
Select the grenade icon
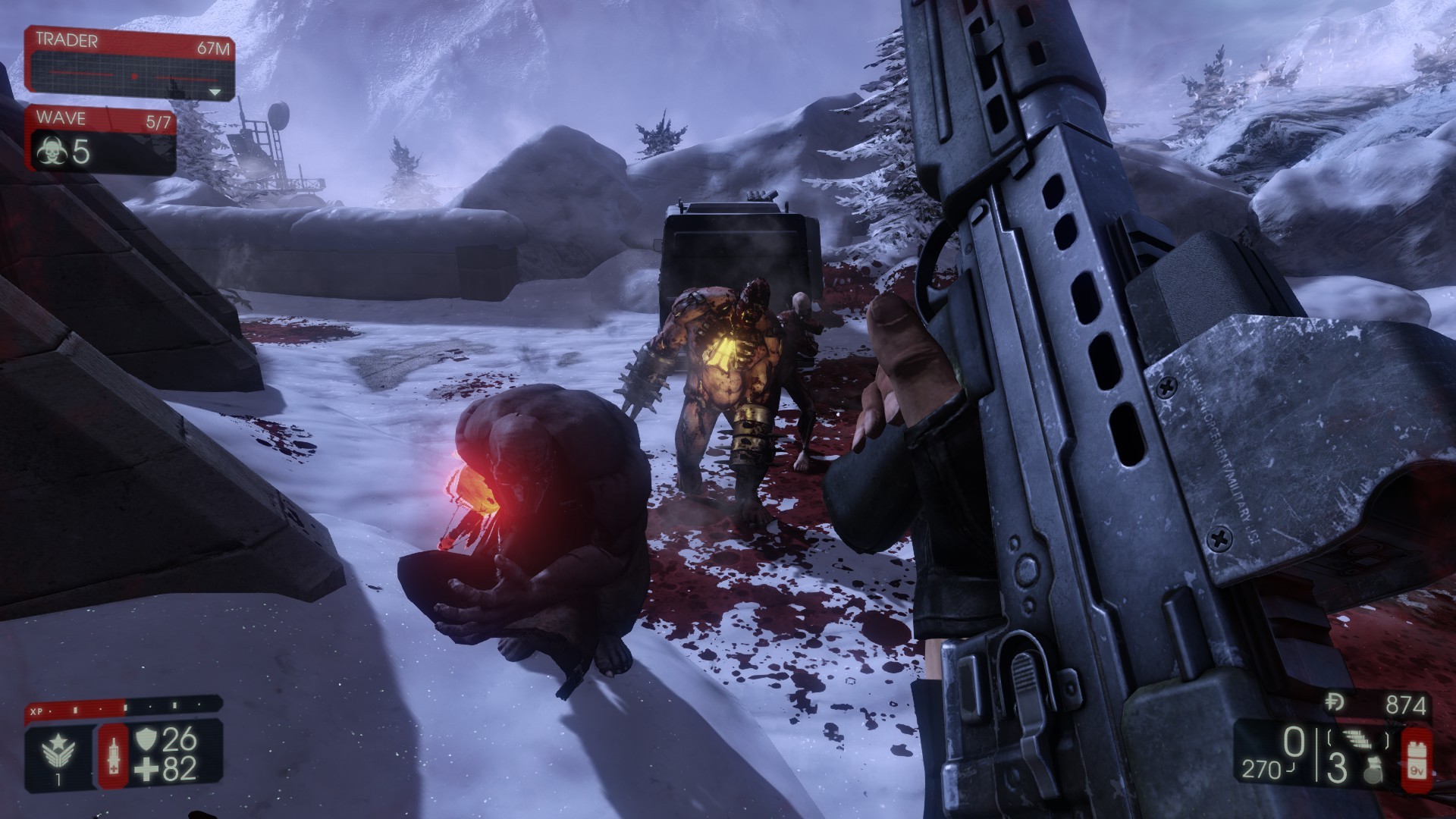click(x=1370, y=771)
